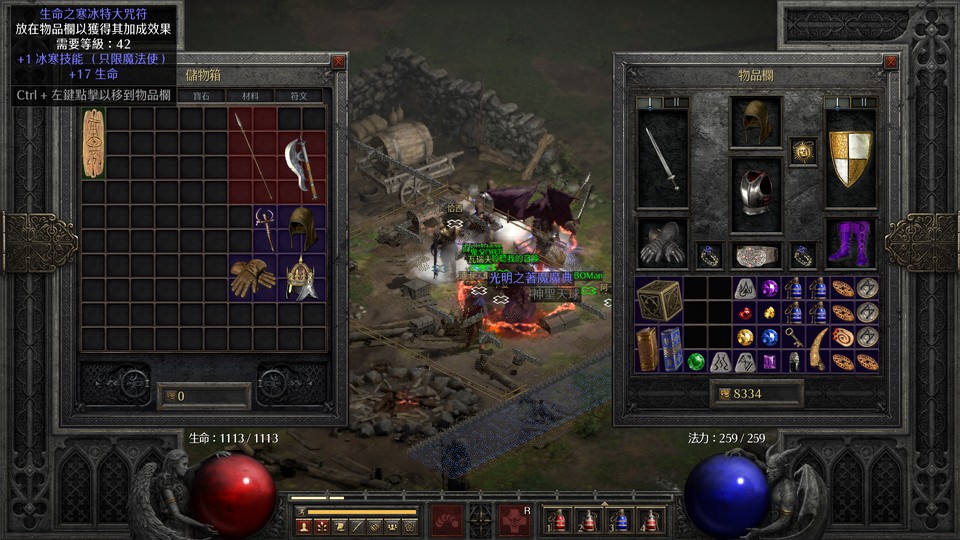Pick up the grand charm in stash
Image resolution: width=960 pixels, height=540 pixels.
[93, 143]
